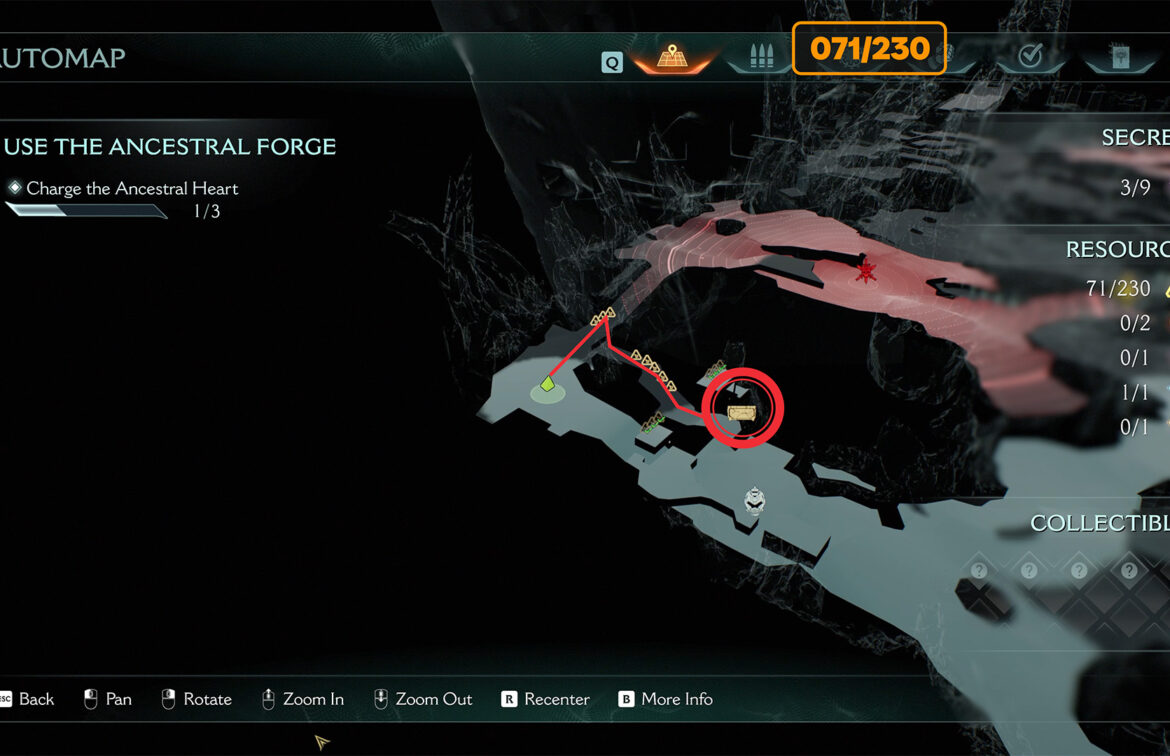Select the red demon marker on the map
Viewport: 1170px width, 756px height.
(x=866, y=270)
